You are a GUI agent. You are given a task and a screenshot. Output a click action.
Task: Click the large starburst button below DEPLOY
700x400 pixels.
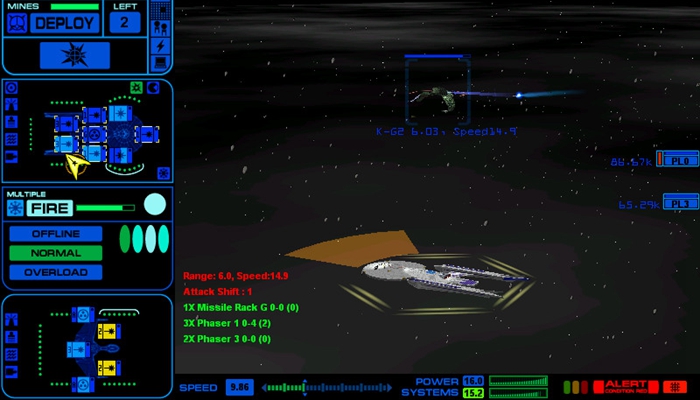pyautogui.click(x=75, y=55)
